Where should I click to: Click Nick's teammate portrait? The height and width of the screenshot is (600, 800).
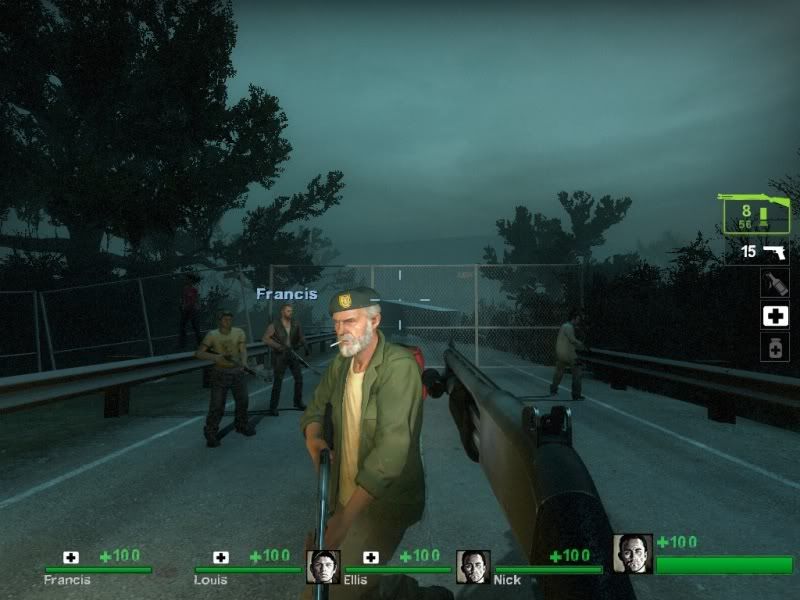(x=472, y=566)
